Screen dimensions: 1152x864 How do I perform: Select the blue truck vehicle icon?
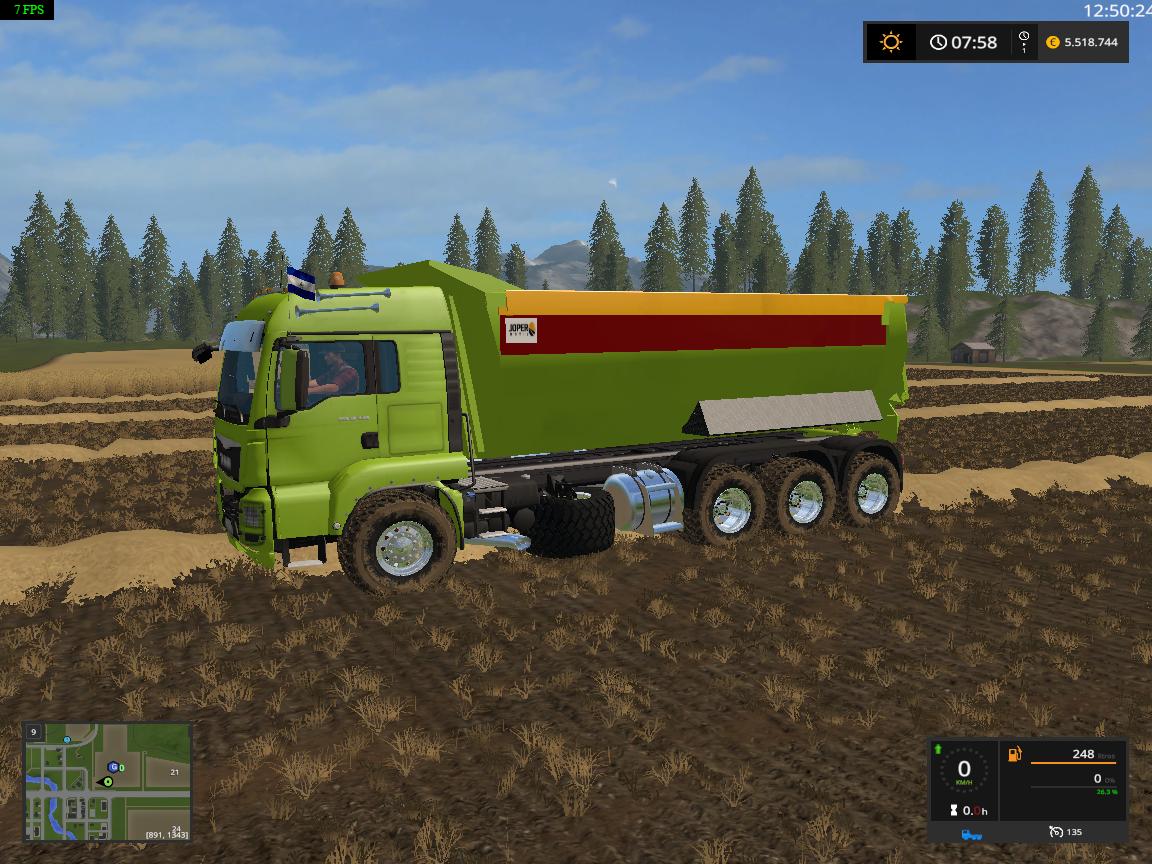pyautogui.click(x=970, y=833)
